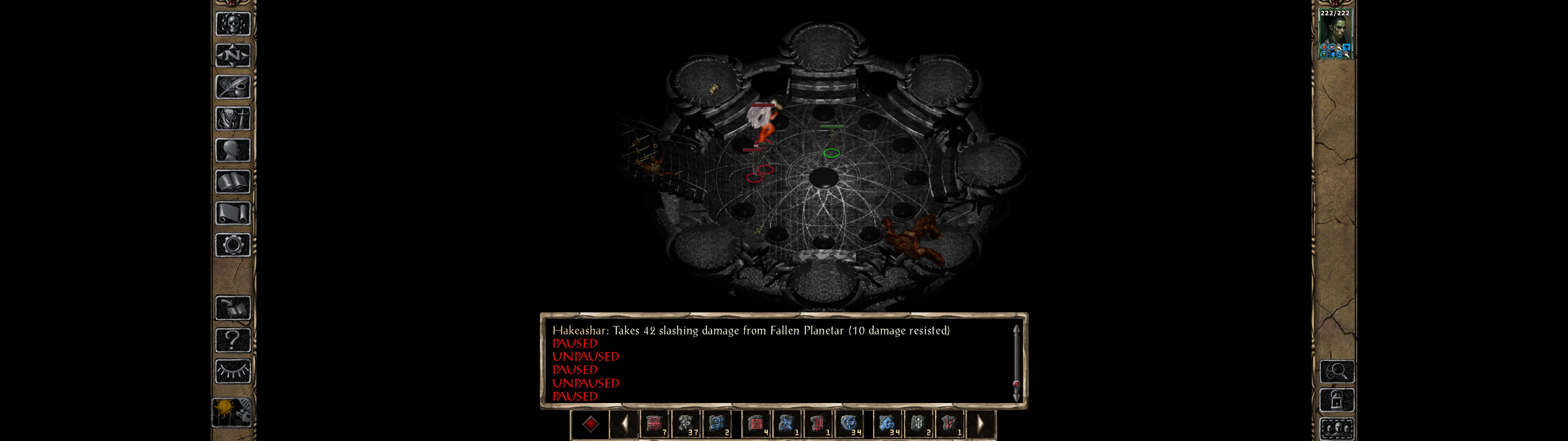Open the skull main menu button

[233, 24]
